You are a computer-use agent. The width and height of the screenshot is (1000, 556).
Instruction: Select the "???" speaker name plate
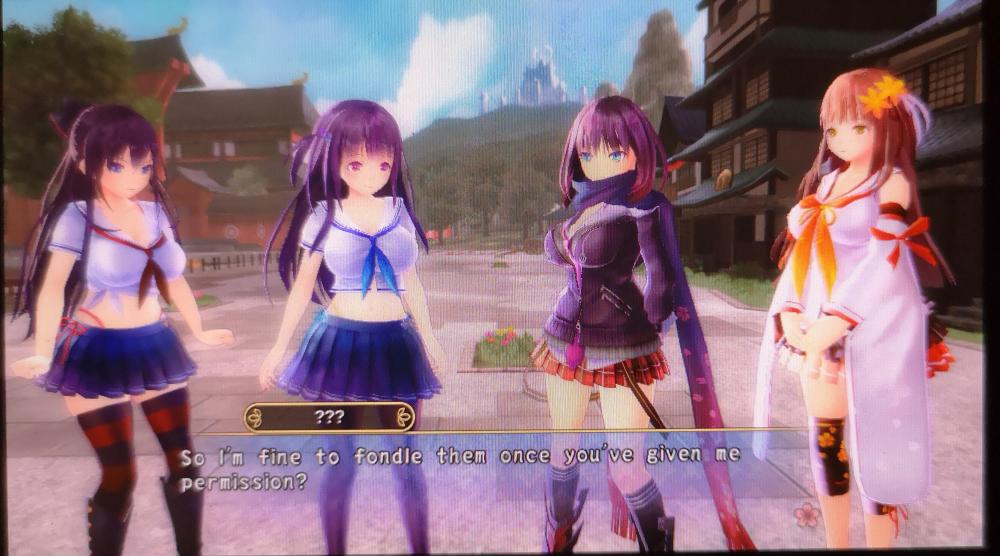pos(329,417)
